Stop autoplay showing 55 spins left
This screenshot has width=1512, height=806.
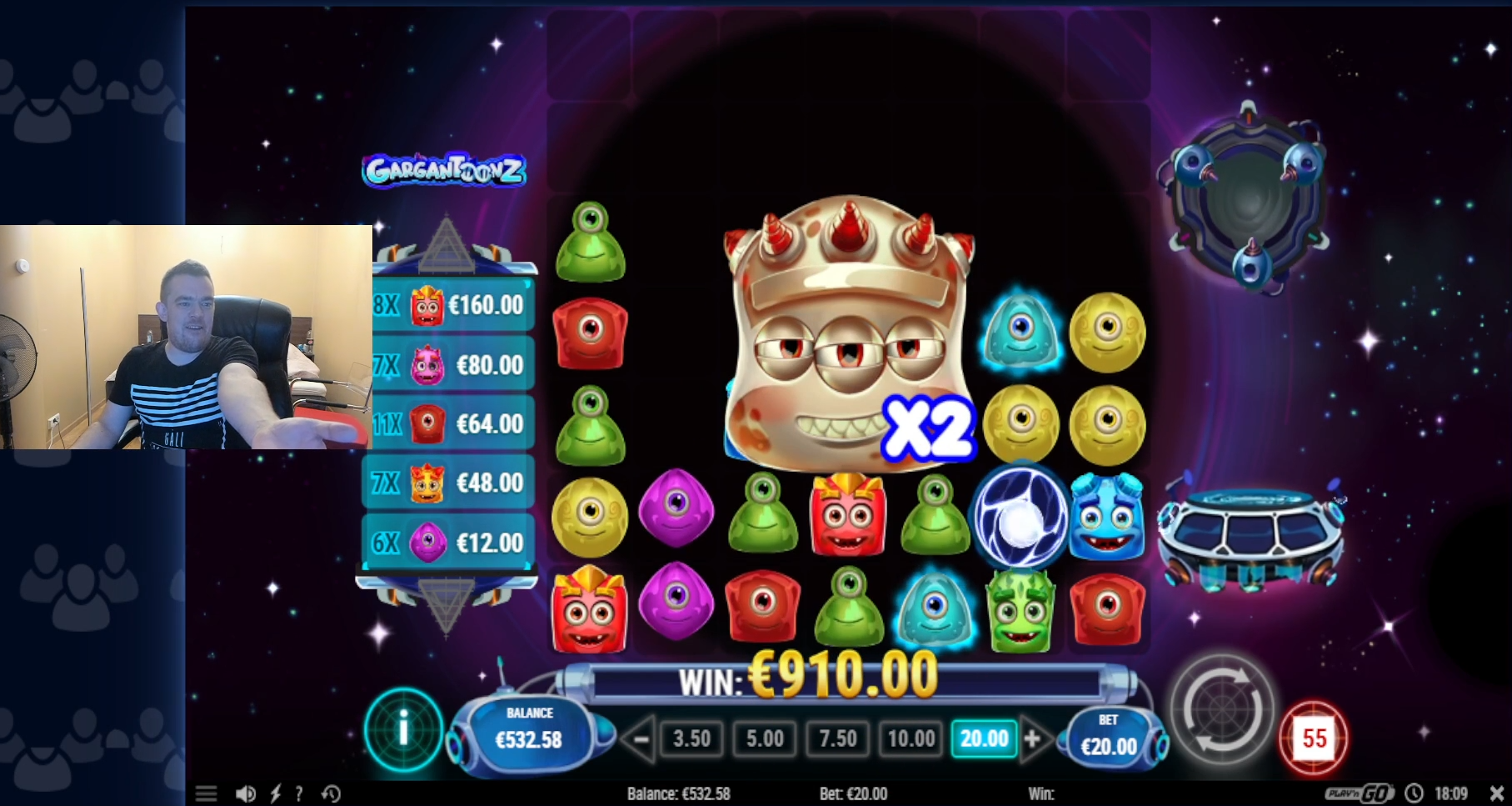coord(1314,738)
